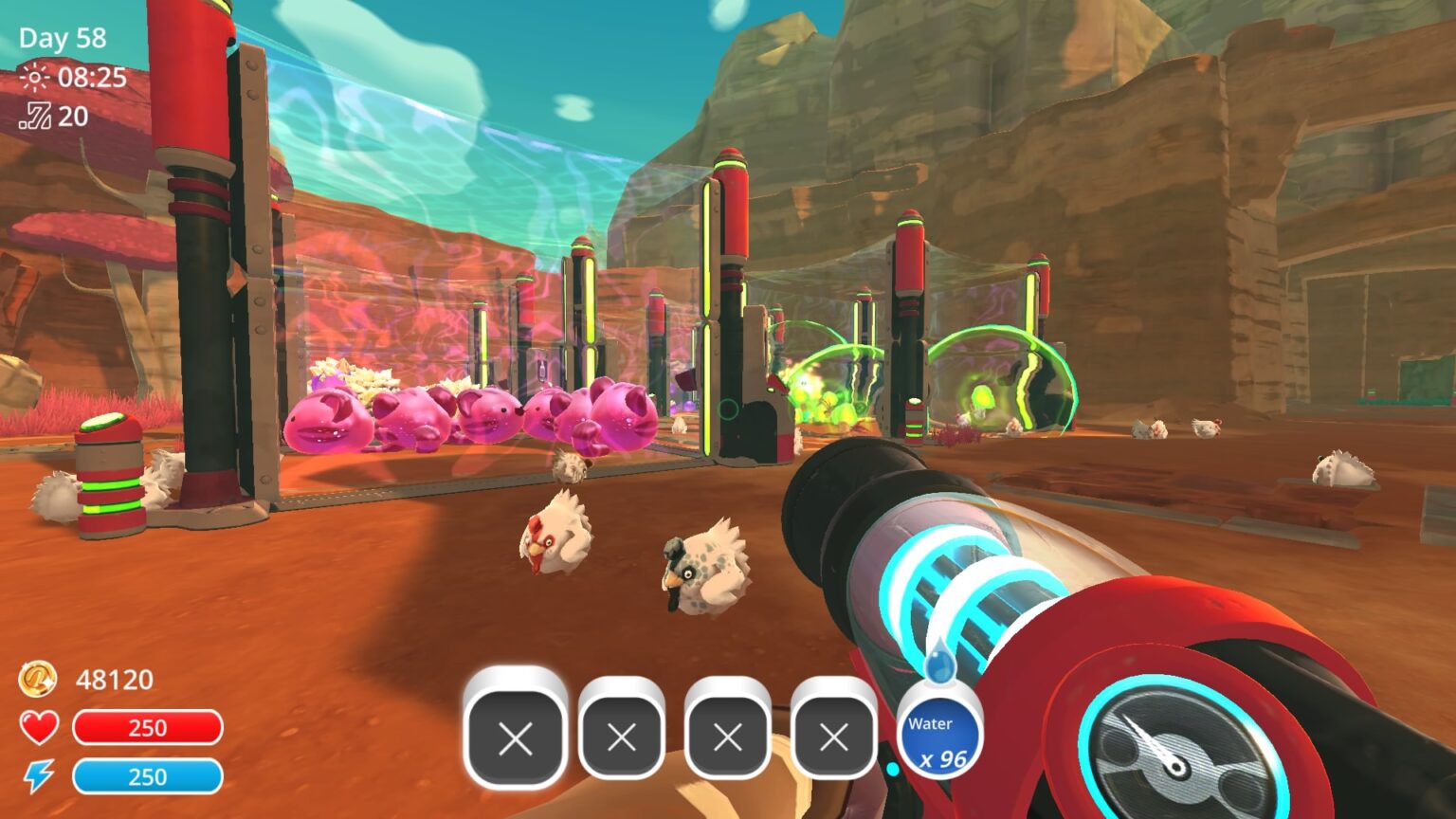Click the red 250 health bar
1456x819 pixels.
click(x=147, y=728)
